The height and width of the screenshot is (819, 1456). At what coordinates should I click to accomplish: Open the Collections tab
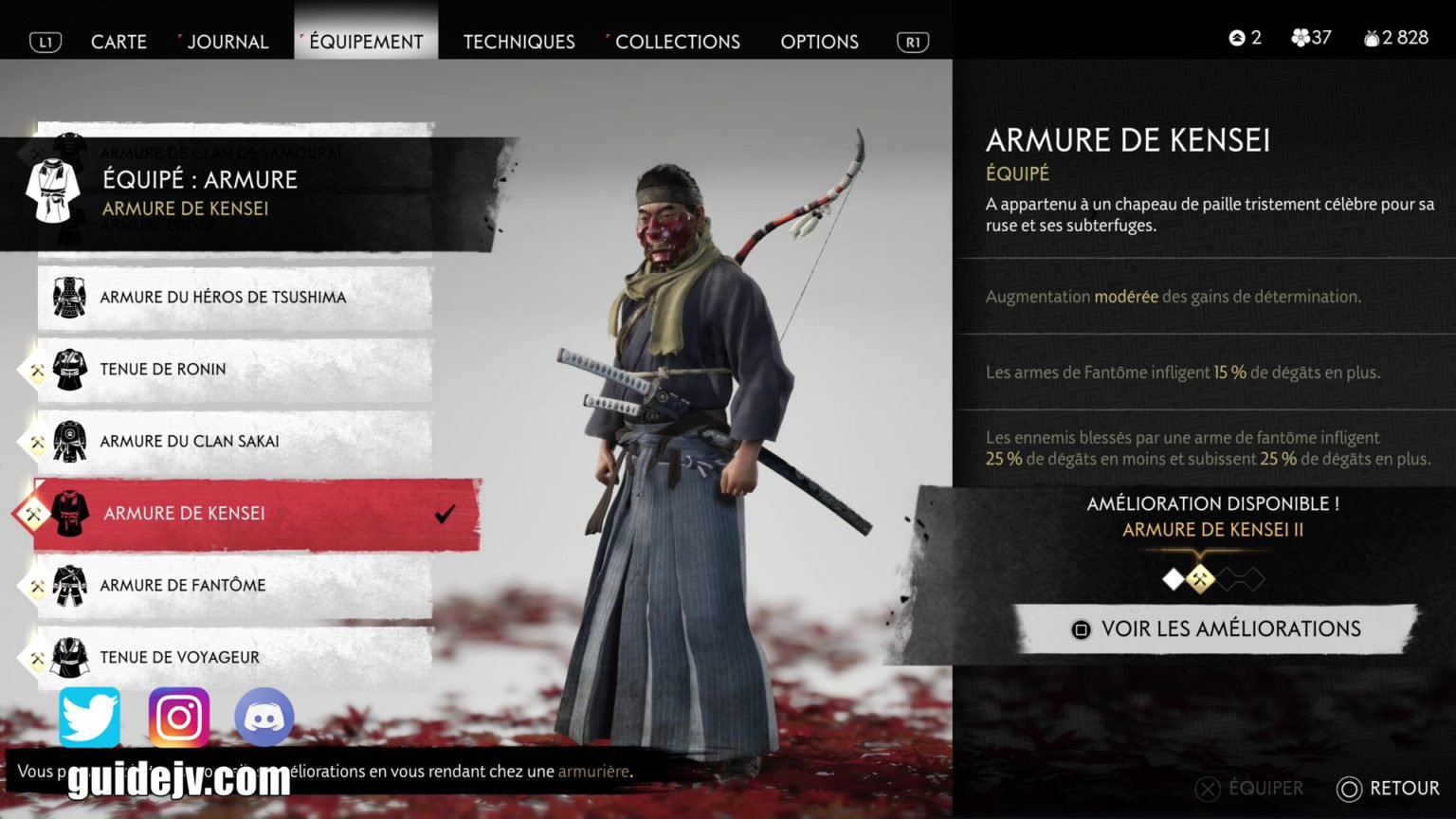677,42
